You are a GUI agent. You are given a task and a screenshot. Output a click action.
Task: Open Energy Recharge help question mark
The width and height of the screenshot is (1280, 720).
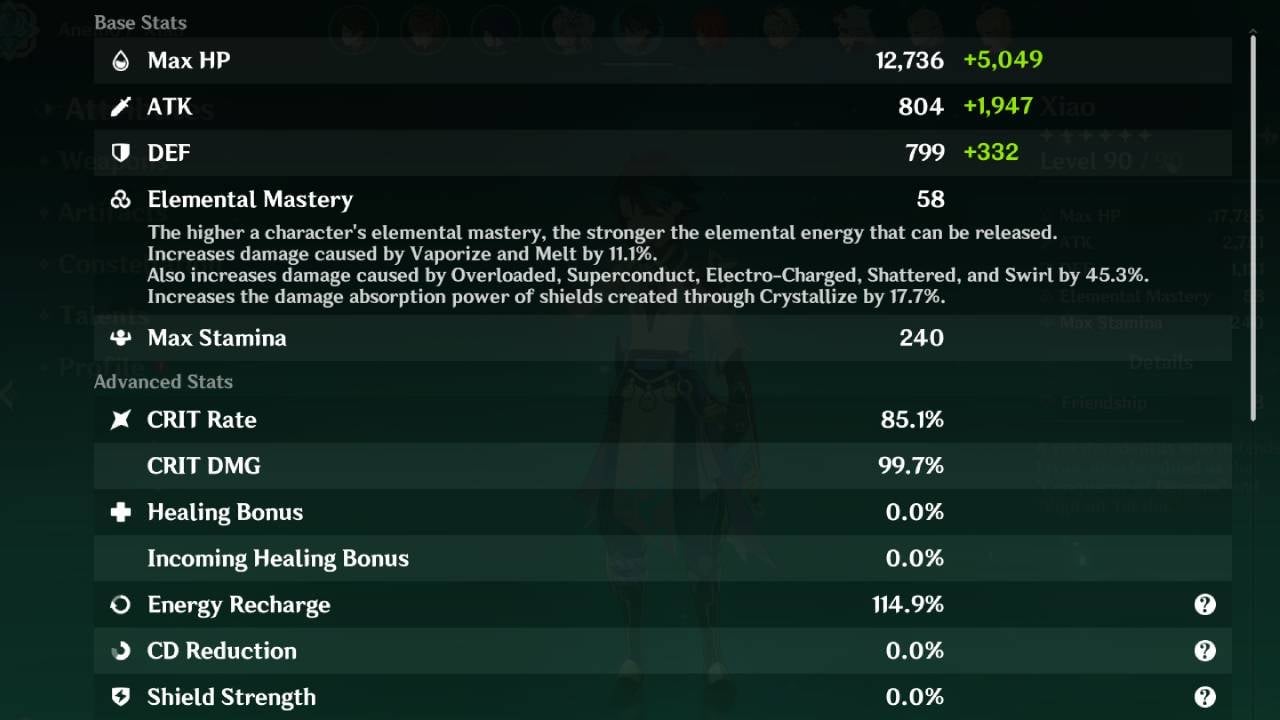[x=1205, y=604]
